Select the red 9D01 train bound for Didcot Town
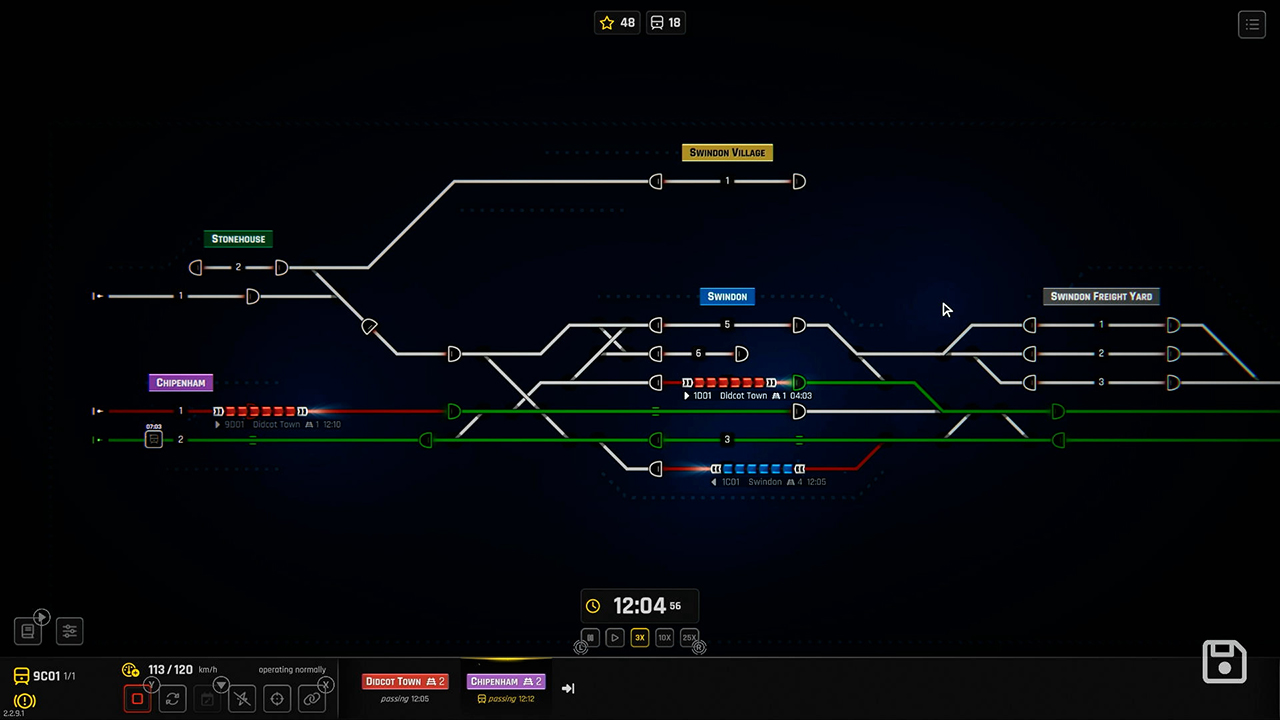 tap(258, 410)
